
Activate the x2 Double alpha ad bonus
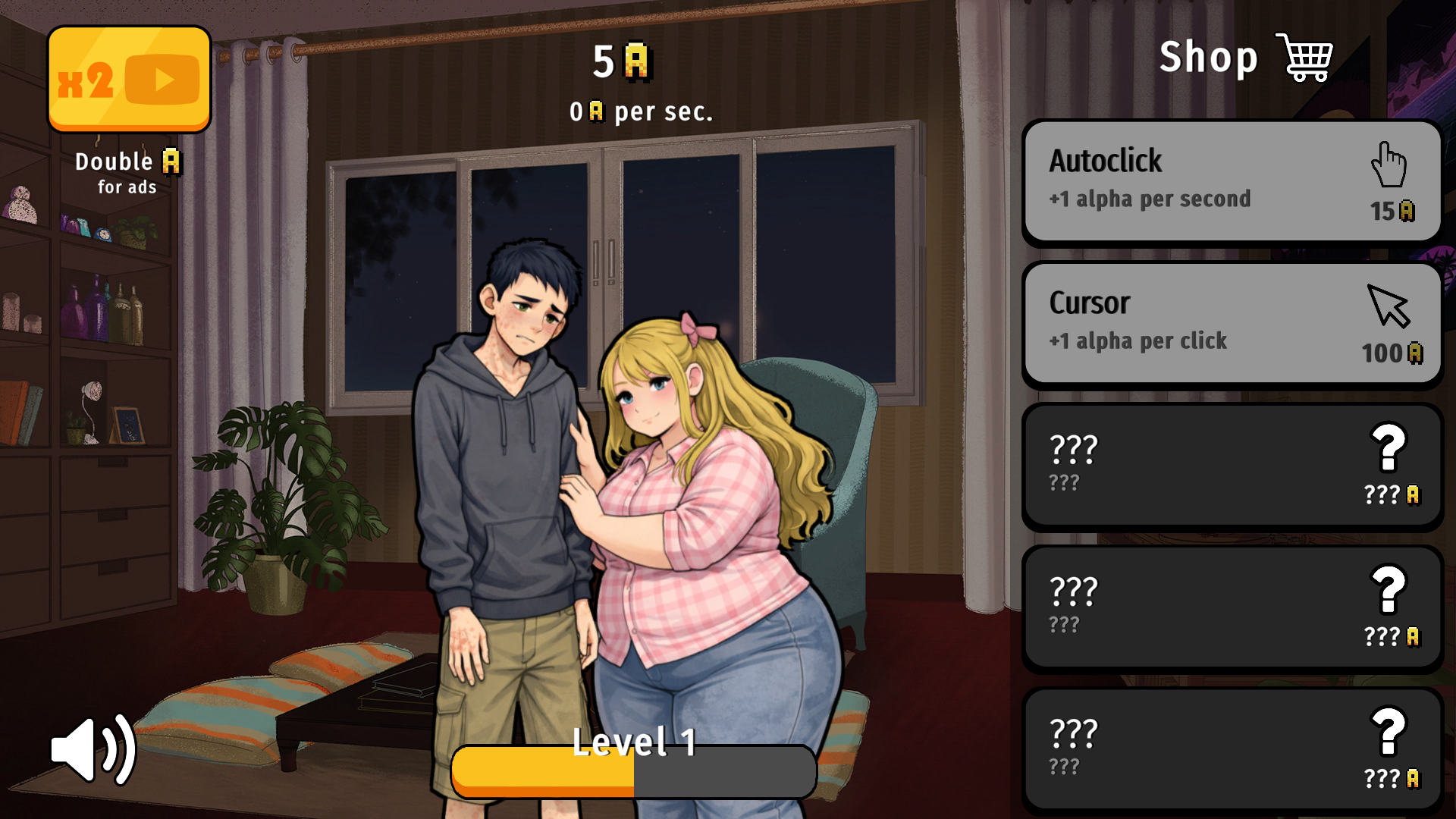coord(129,77)
